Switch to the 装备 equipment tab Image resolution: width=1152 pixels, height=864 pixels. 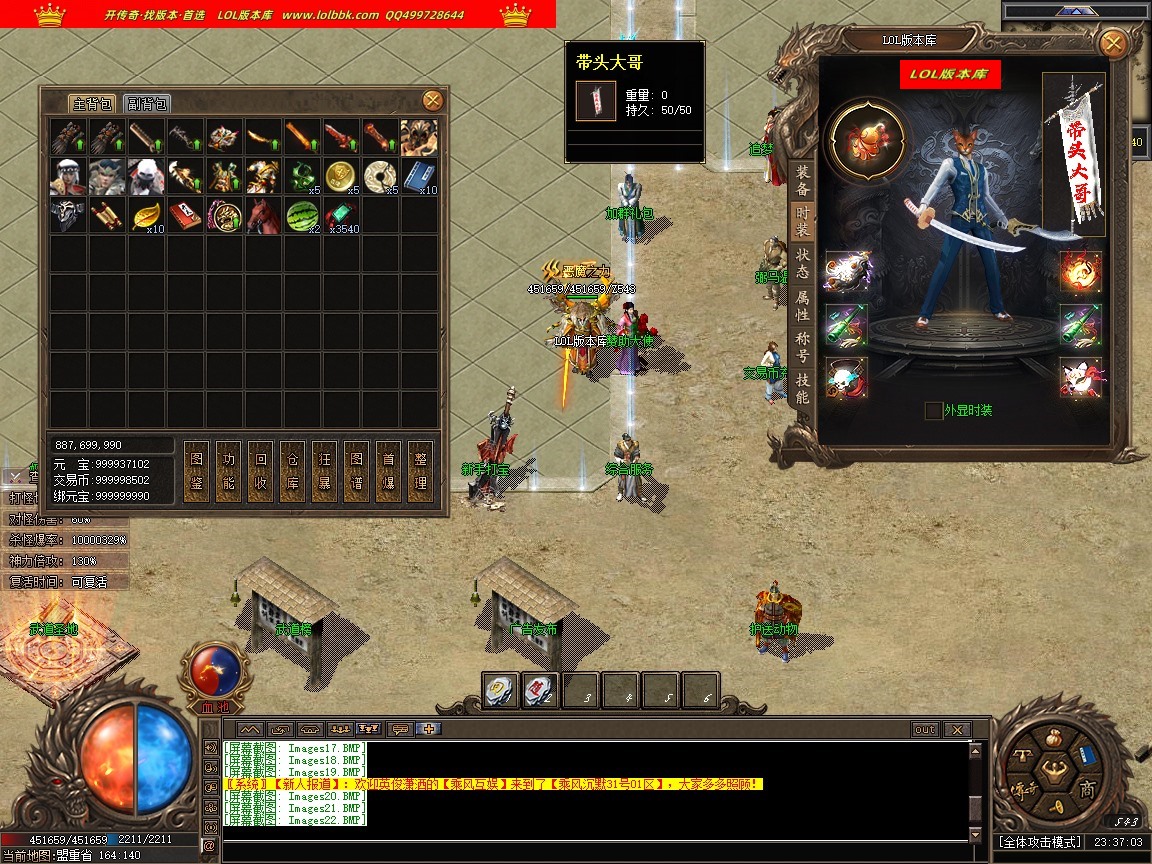pyautogui.click(x=802, y=181)
